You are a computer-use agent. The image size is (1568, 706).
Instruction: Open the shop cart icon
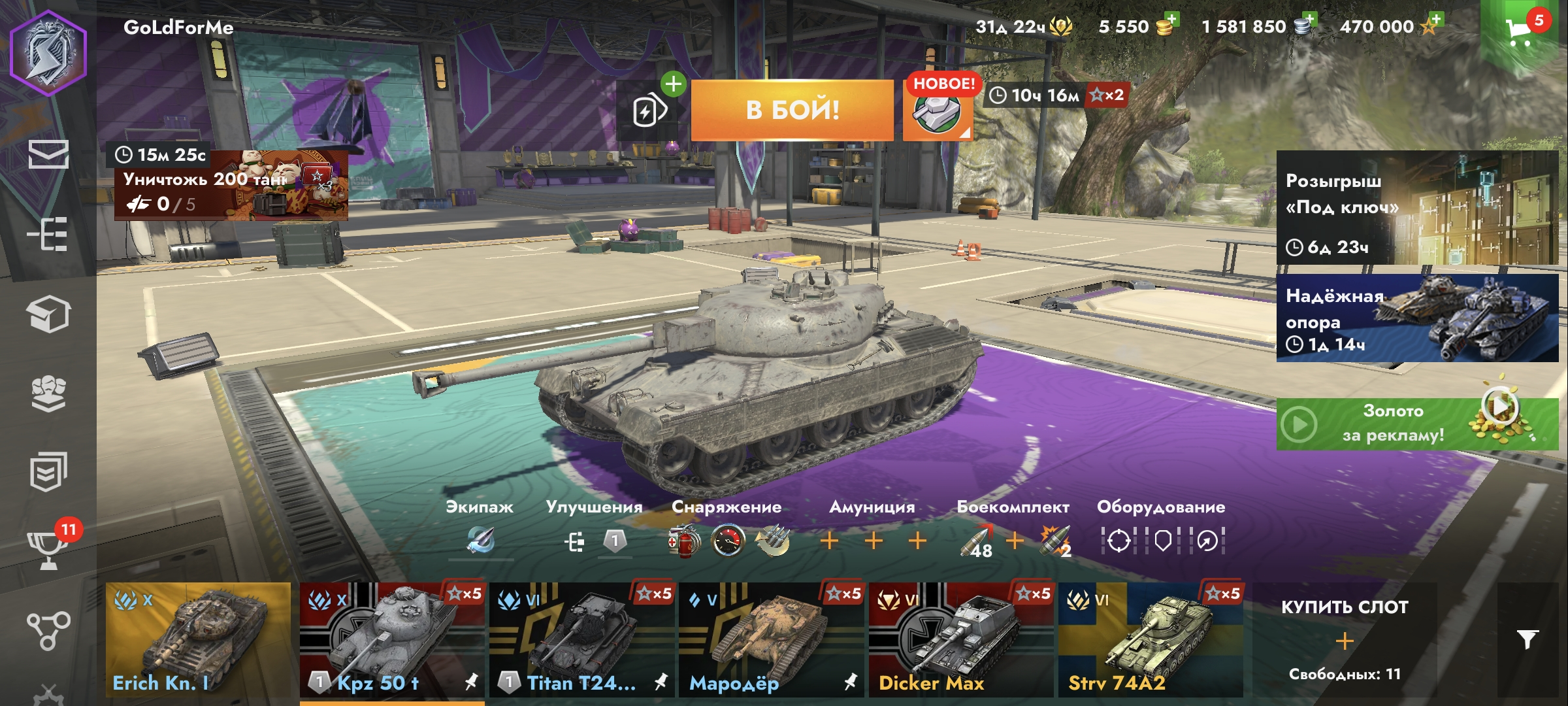pyautogui.click(x=1518, y=30)
